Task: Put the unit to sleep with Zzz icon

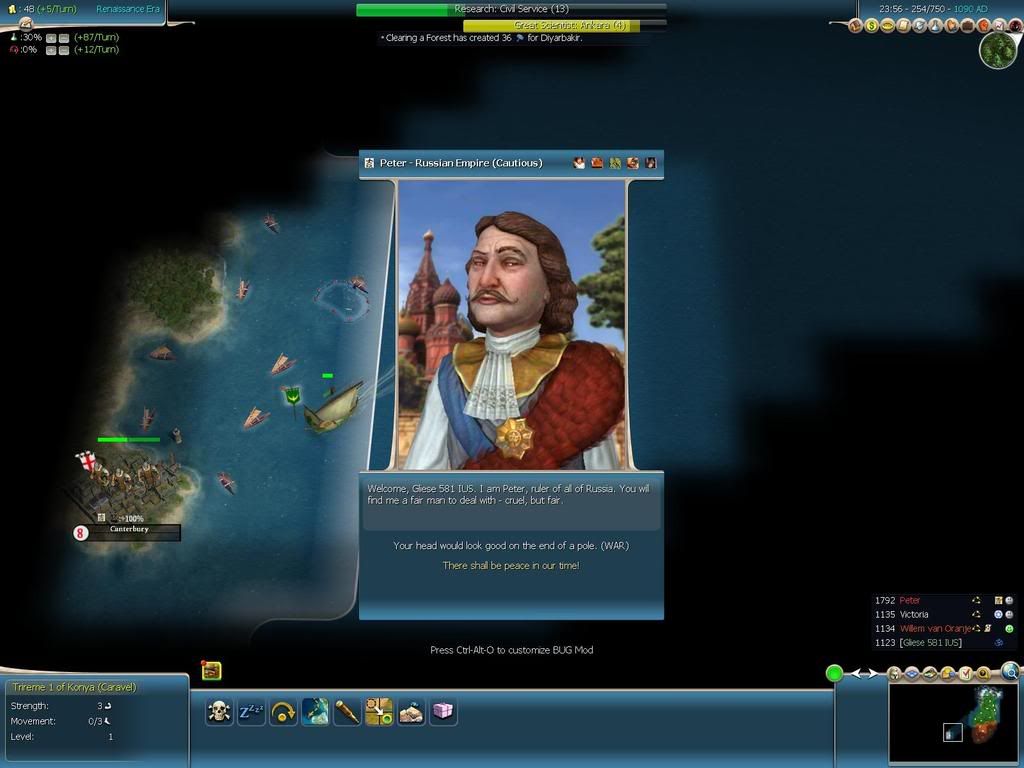Action: [251, 711]
